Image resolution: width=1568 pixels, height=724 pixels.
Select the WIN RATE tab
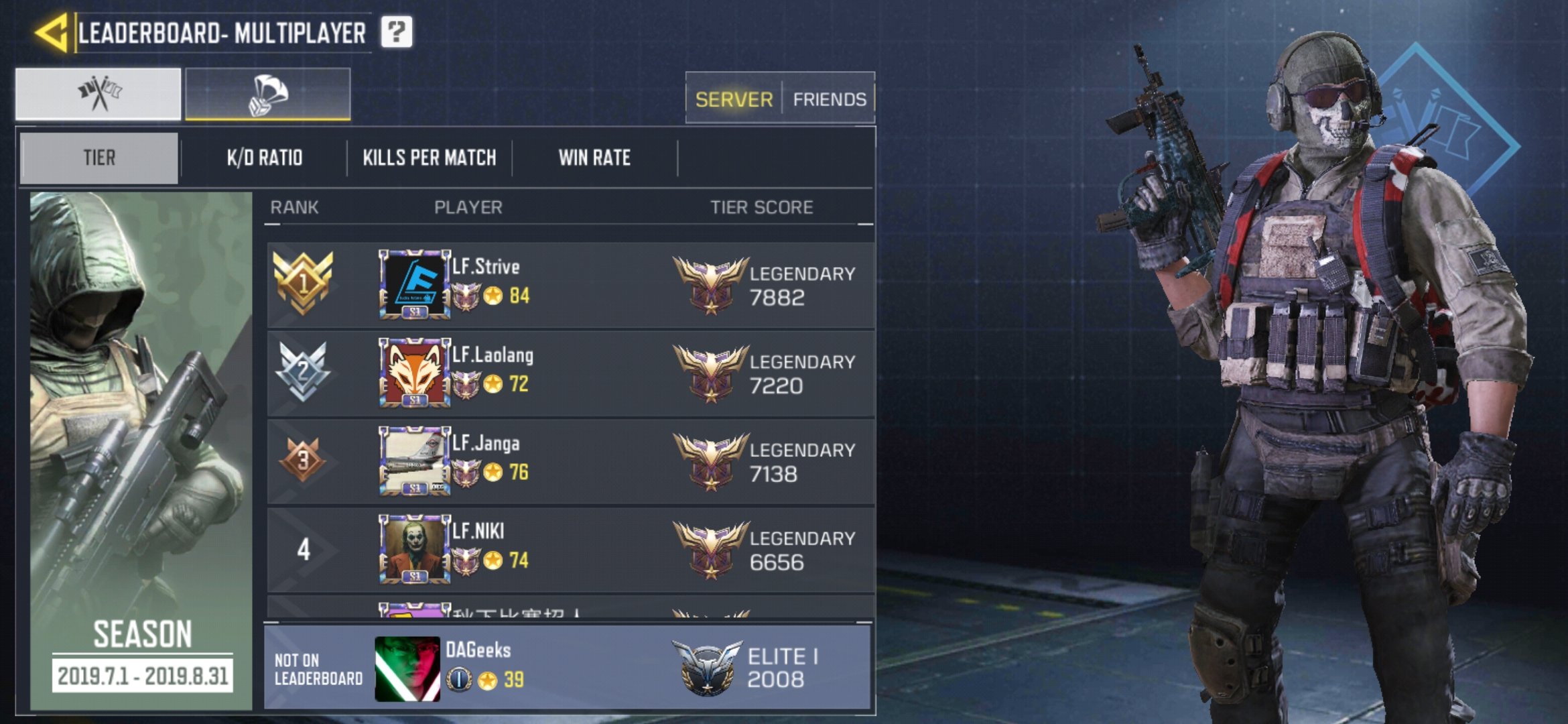tap(595, 158)
